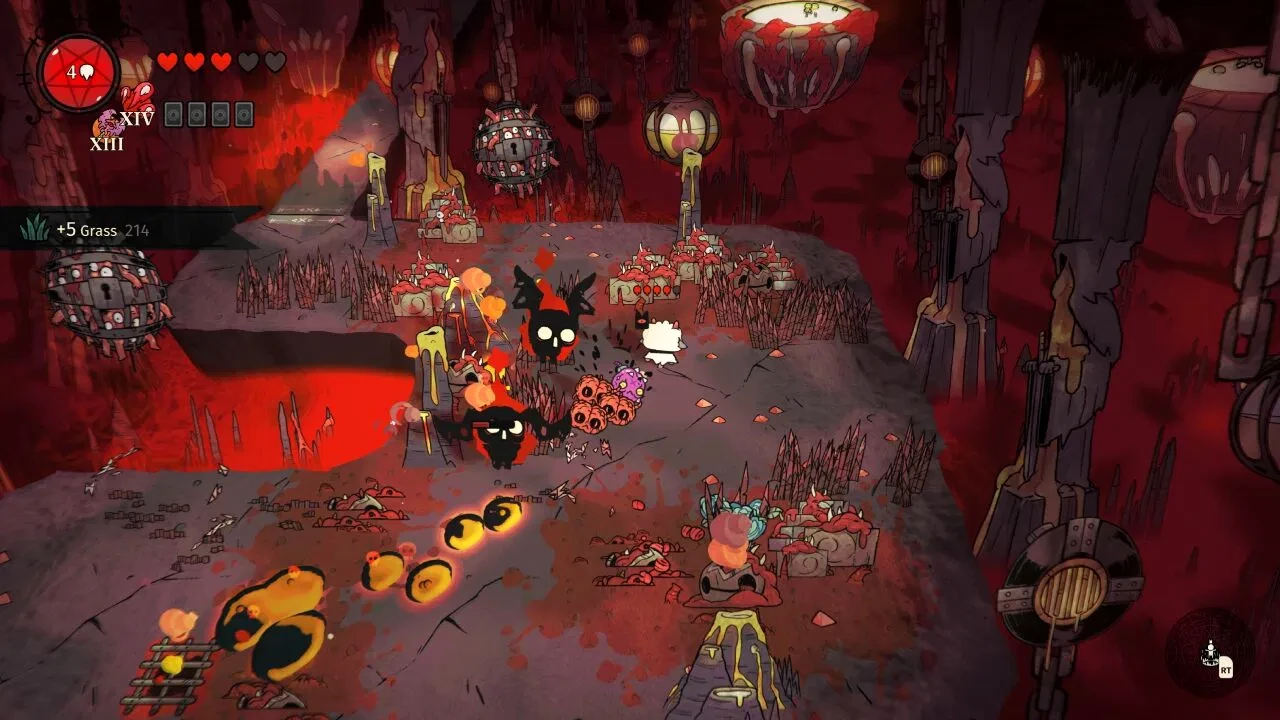The width and height of the screenshot is (1280, 720).
Task: Click the first empty gray card slot
Action: (173, 115)
